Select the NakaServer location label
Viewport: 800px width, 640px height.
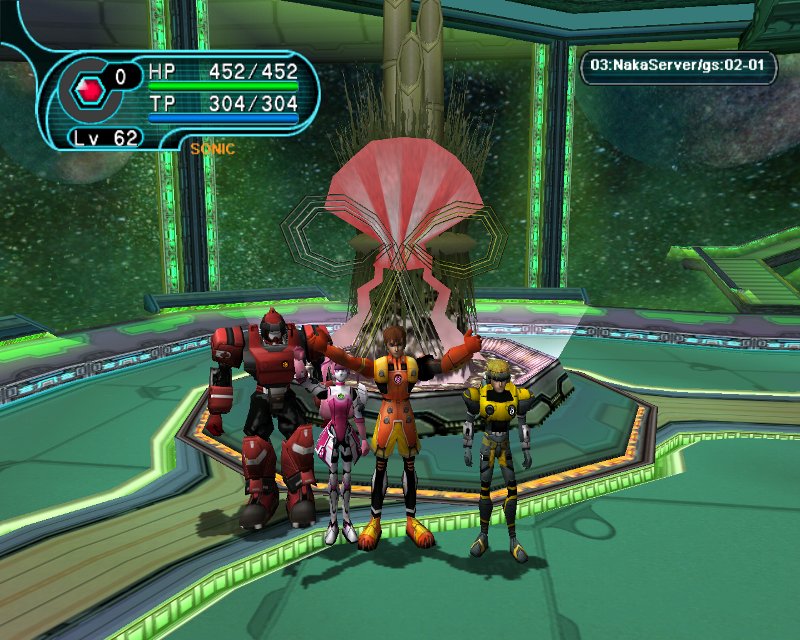[679, 67]
